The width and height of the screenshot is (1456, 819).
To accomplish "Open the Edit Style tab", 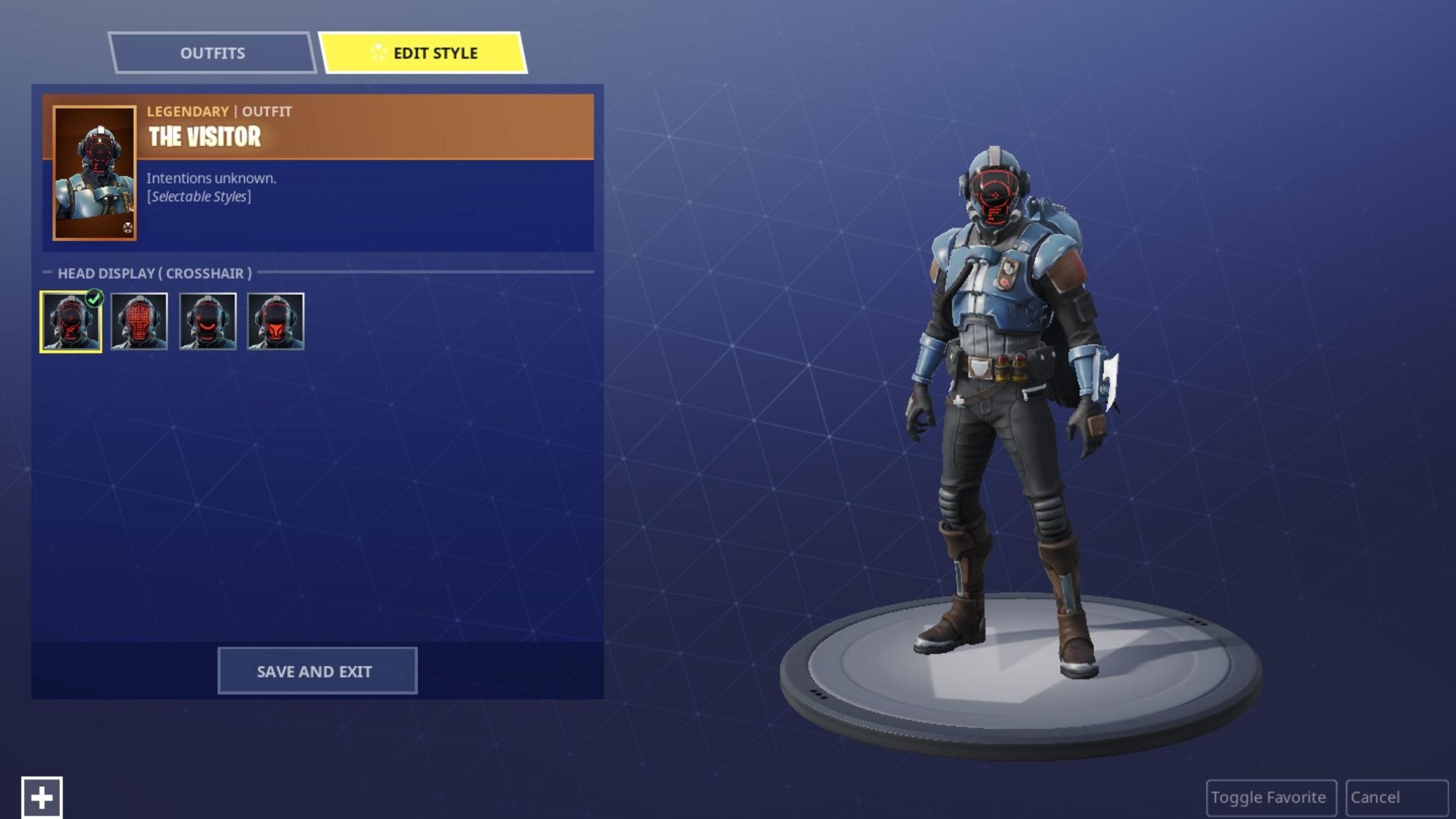I will point(423,53).
